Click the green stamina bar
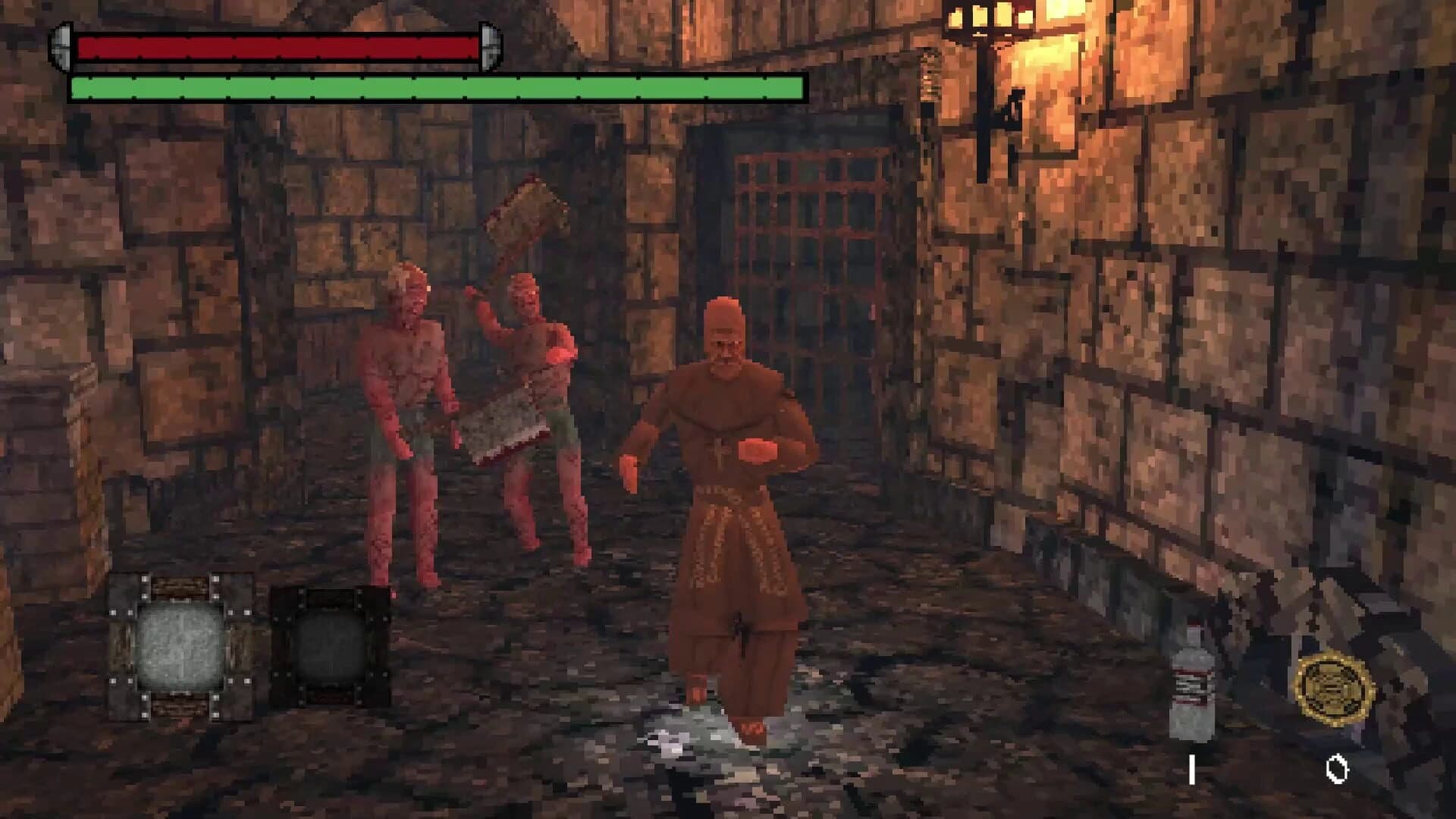 point(436,87)
